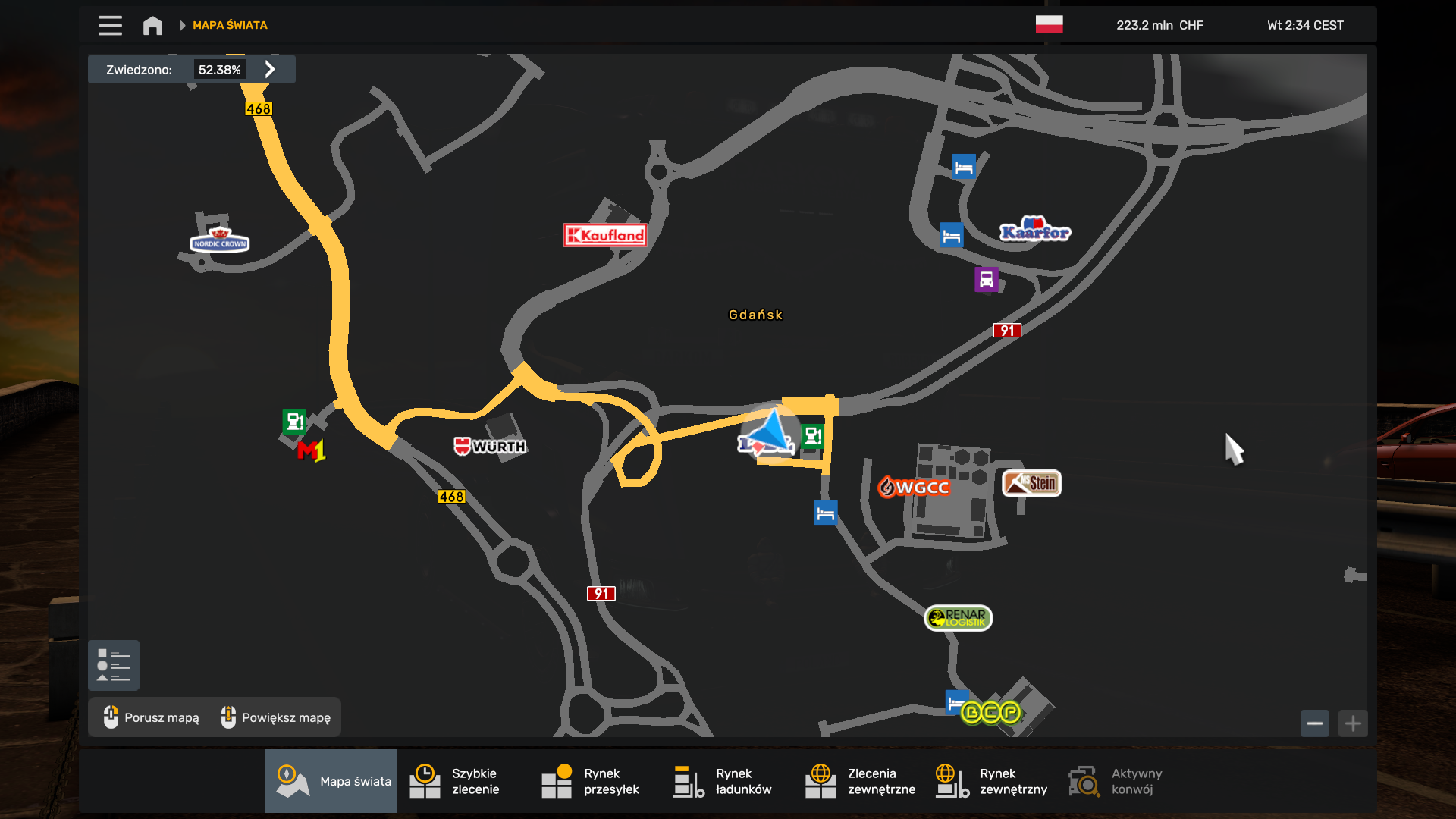Select the Renar Logistik company marker
The image size is (1456, 819).
(958, 618)
